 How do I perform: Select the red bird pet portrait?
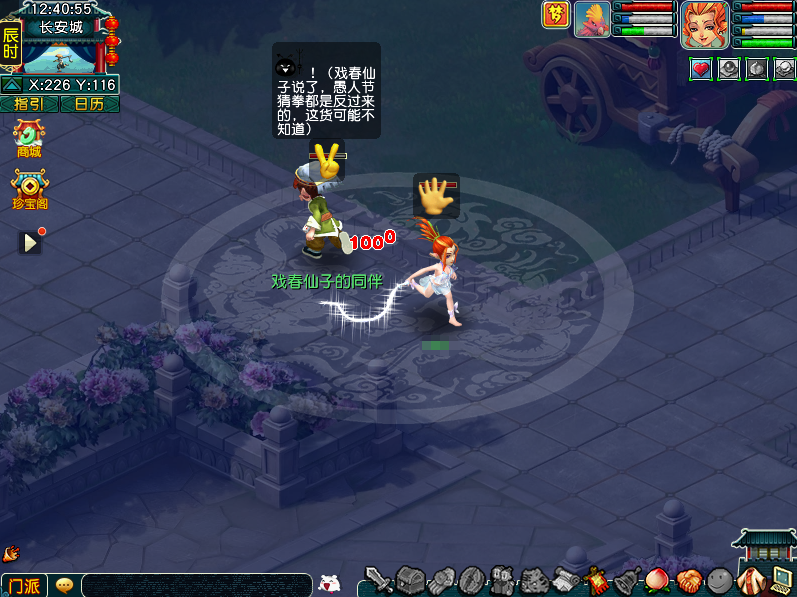click(x=592, y=20)
